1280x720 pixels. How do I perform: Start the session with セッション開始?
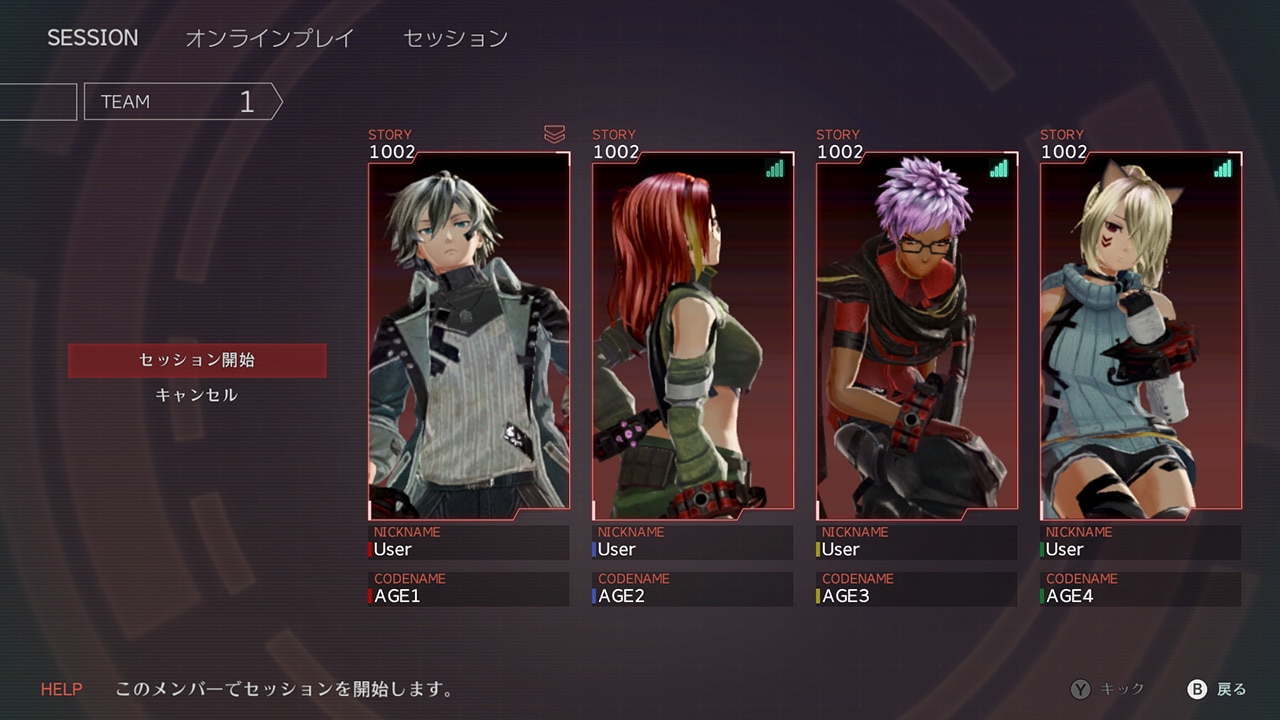[197, 360]
